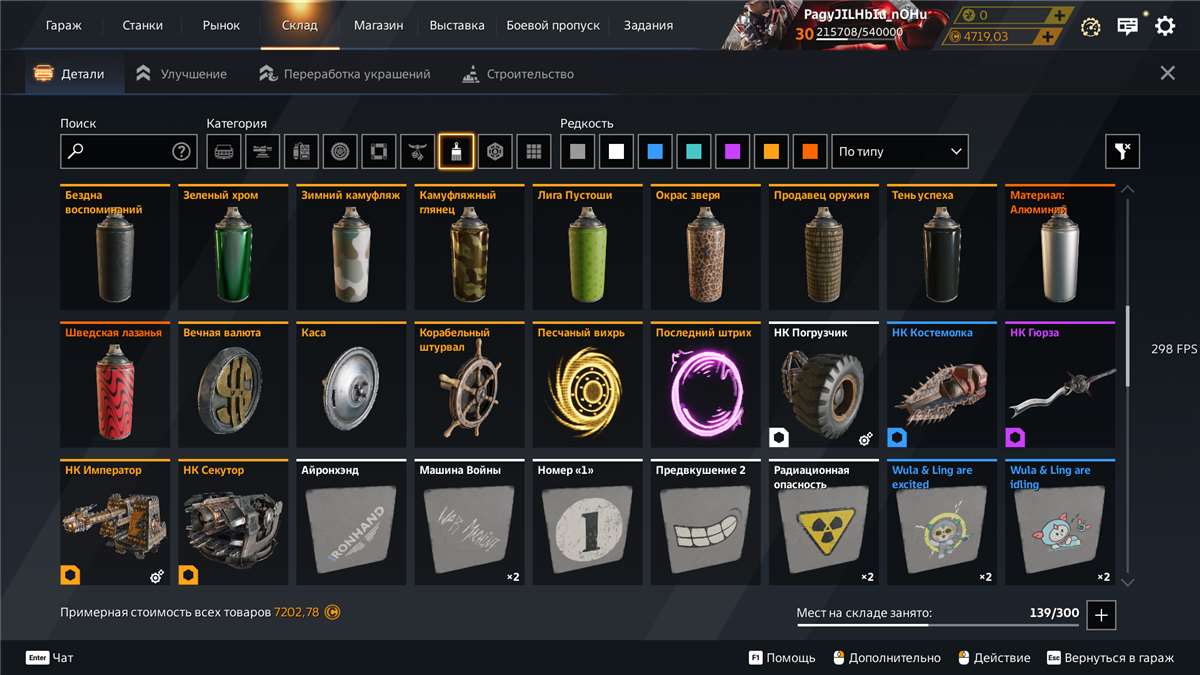Filter by purple rarity swatch
Screen dimensions: 1200x675
(x=732, y=152)
